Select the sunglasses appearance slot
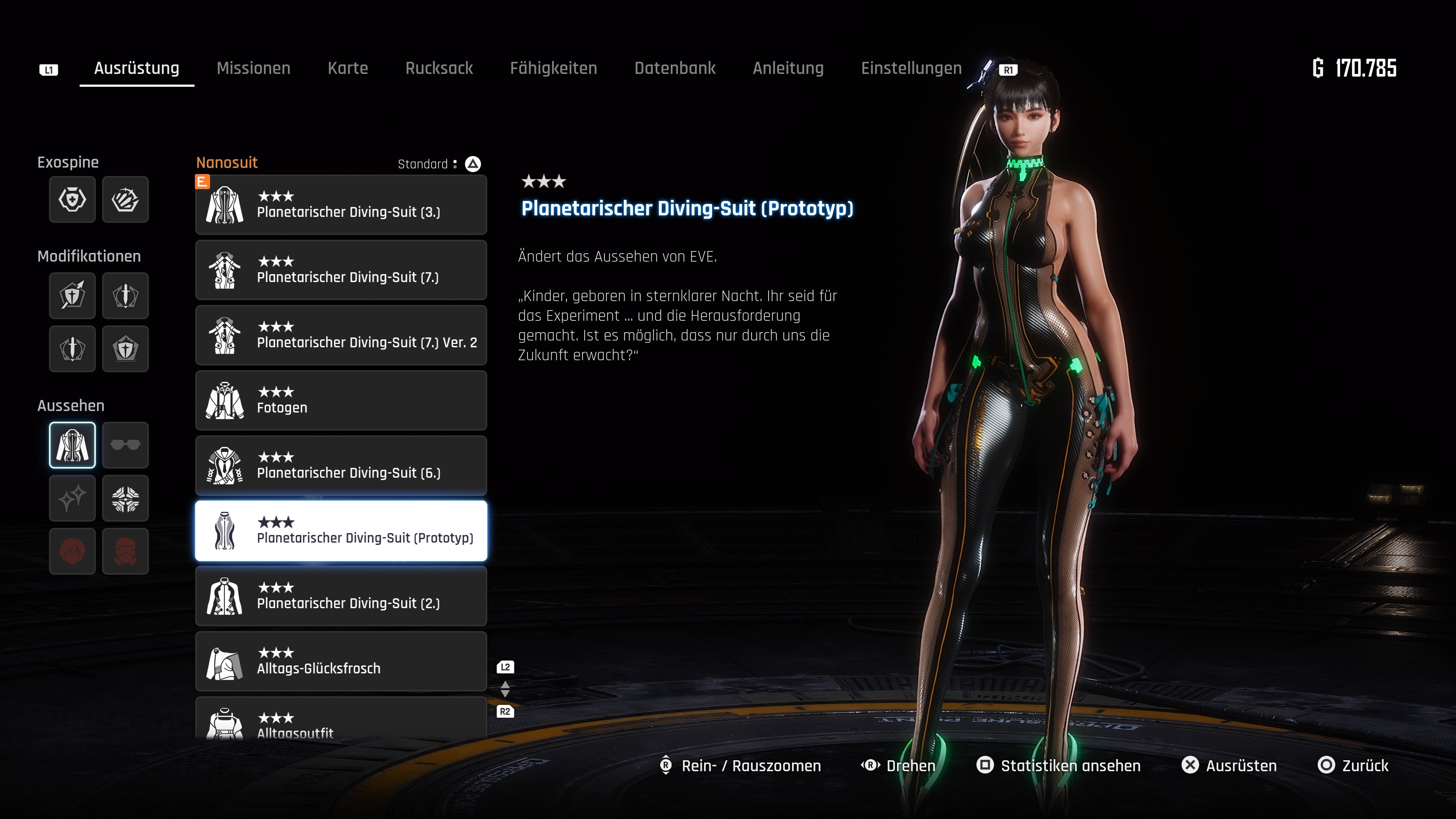The image size is (1456, 819). tap(126, 446)
